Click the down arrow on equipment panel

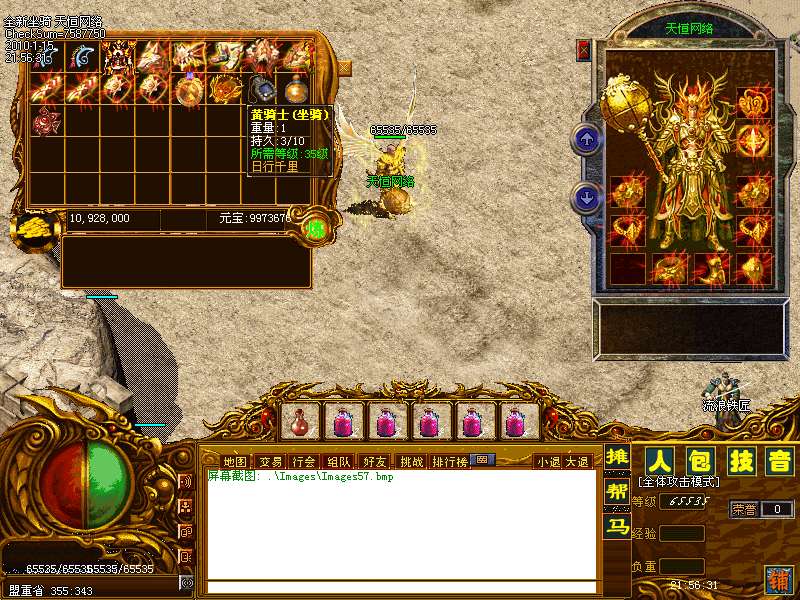pos(587,197)
